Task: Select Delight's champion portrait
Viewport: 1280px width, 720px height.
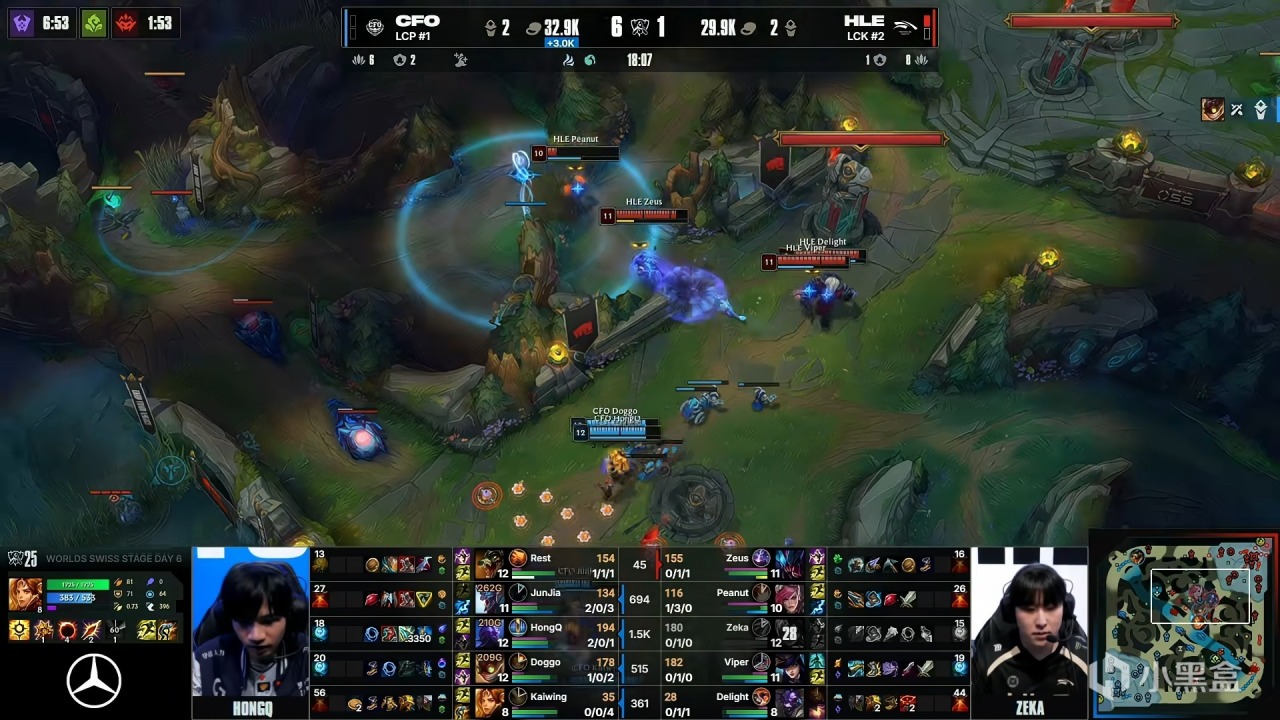Action: pyautogui.click(x=788, y=701)
